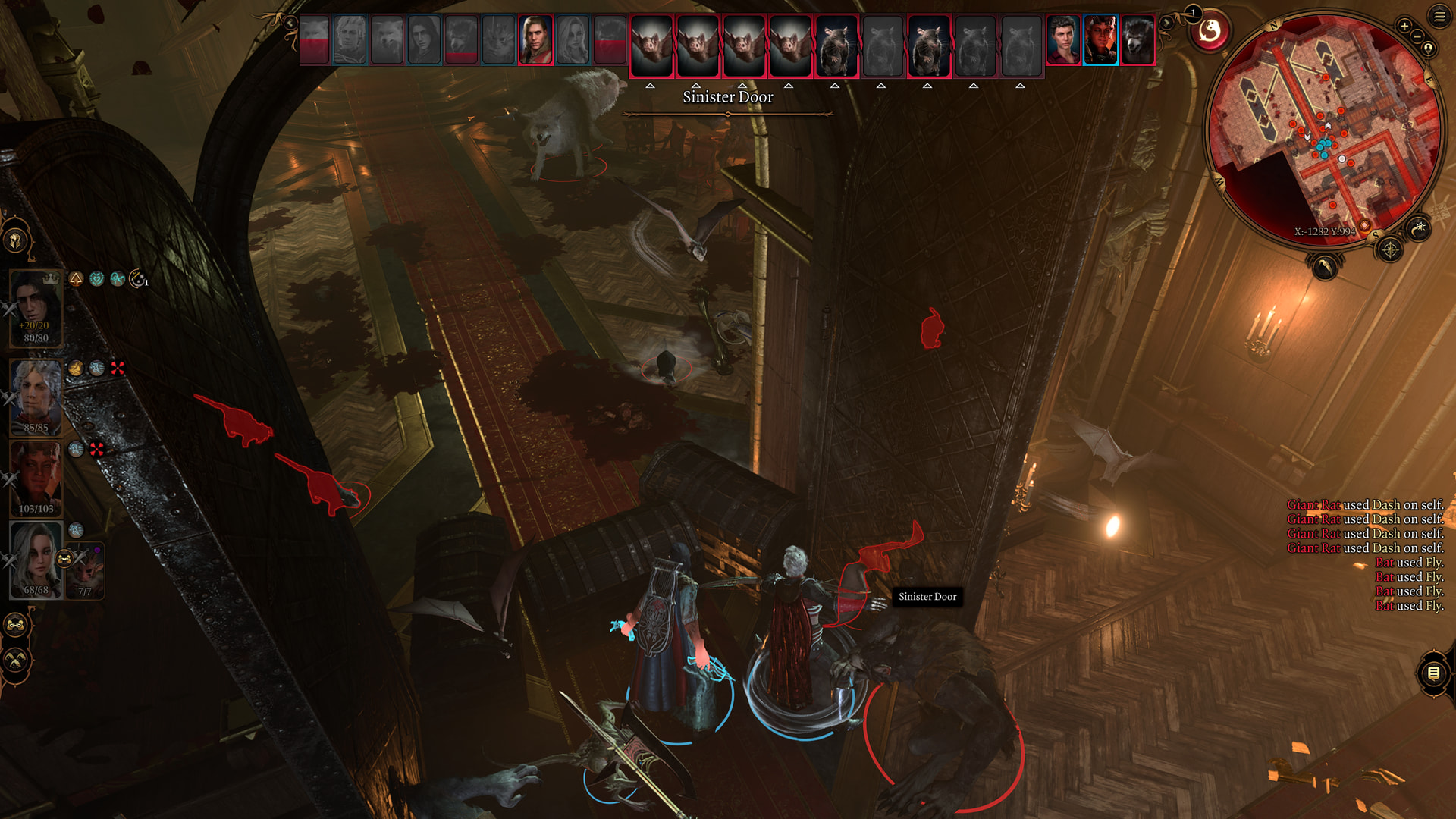Open the hamburger game menu
The height and width of the screenshot is (819, 1456).
[1439, 16]
